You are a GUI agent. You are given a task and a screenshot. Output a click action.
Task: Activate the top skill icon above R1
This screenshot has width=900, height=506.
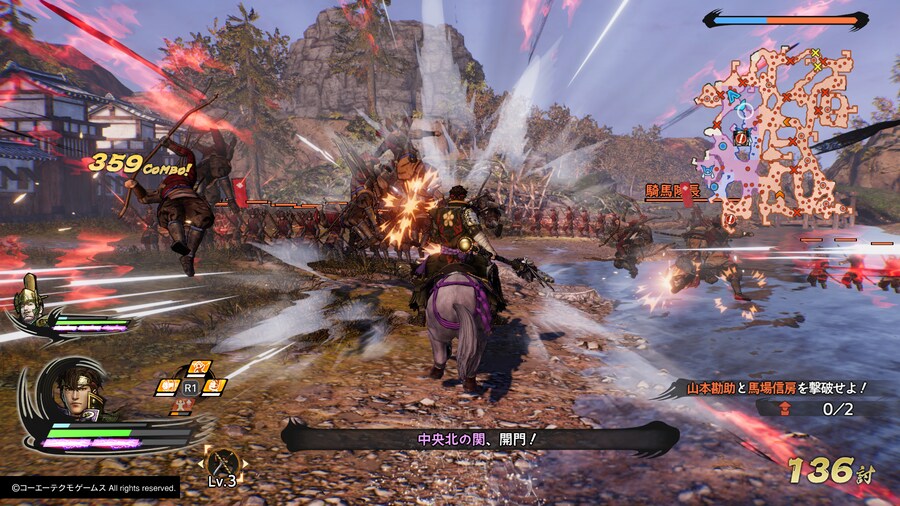click(x=200, y=367)
